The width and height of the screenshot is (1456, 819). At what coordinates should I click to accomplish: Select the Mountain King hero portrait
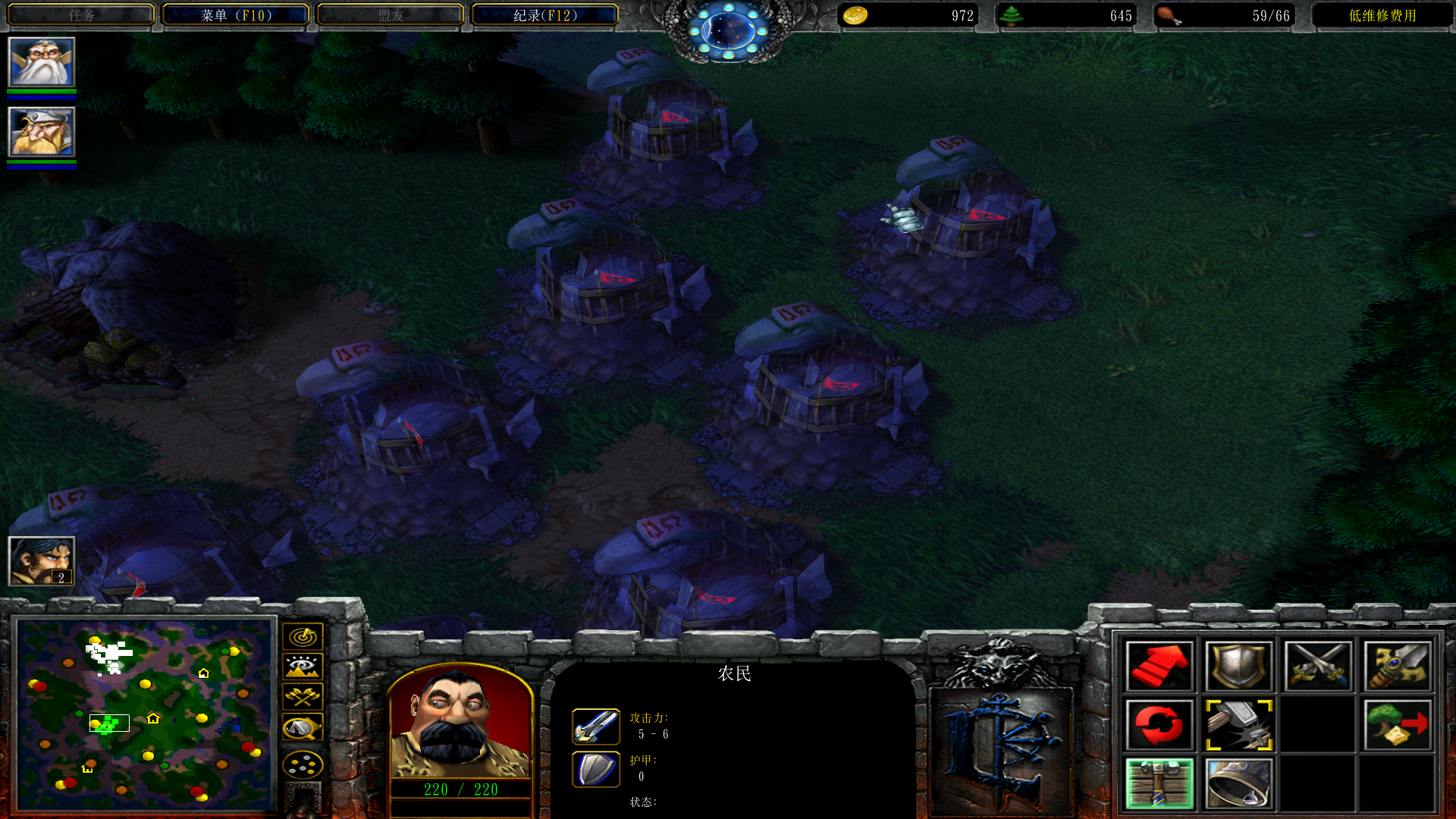[42, 132]
